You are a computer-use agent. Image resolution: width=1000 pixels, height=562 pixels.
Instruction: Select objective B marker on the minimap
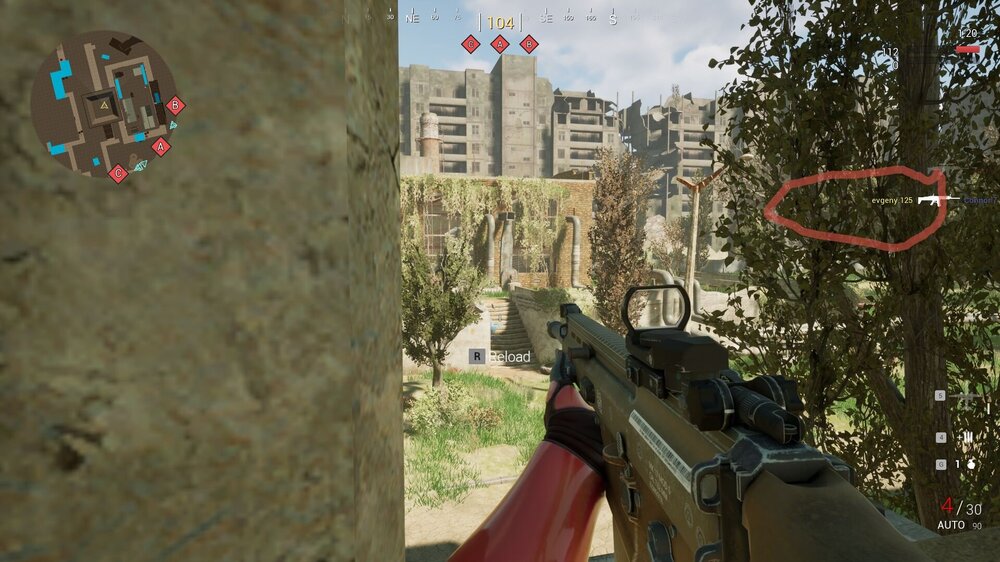[175, 104]
